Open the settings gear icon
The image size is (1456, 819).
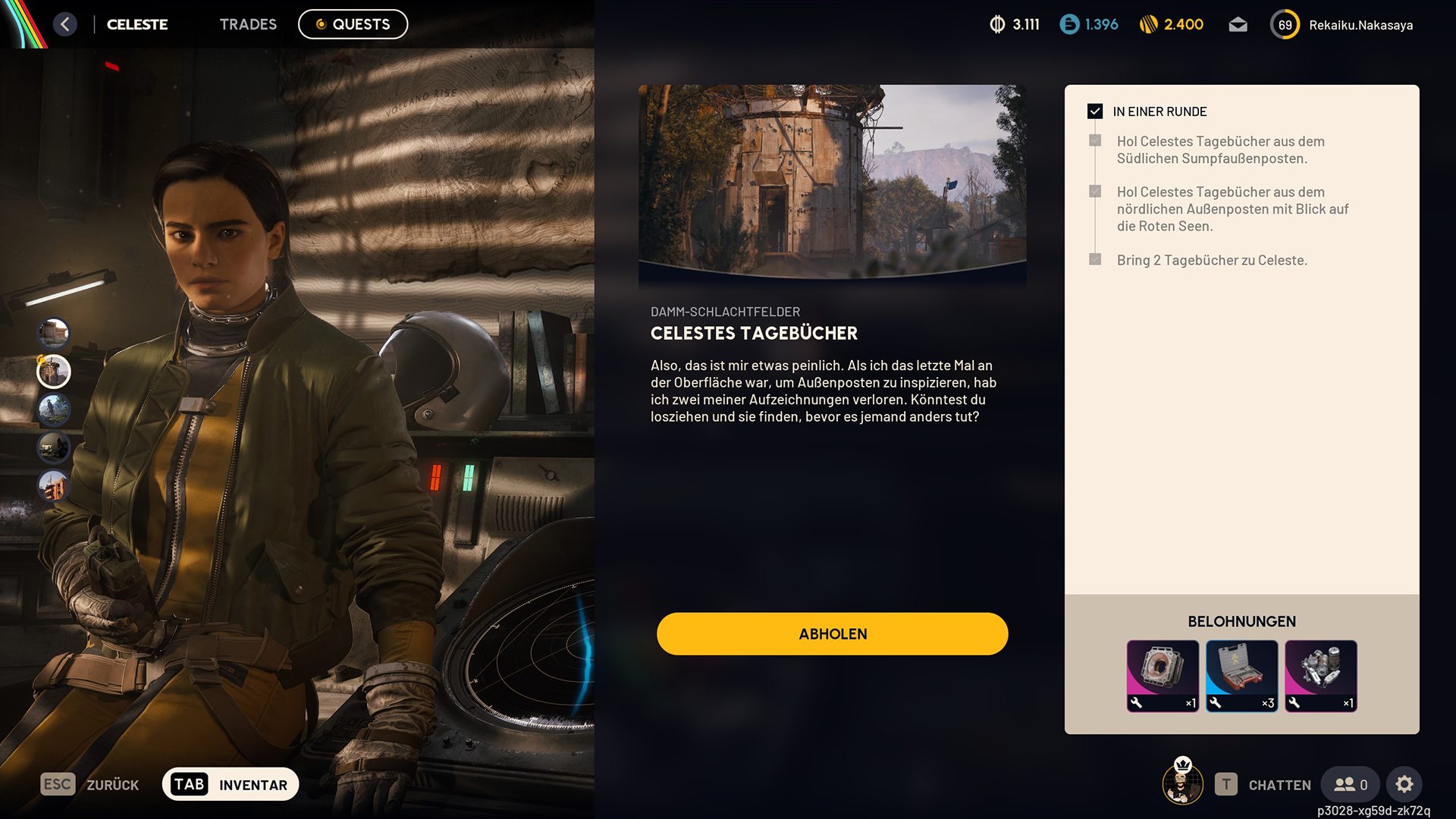pyautogui.click(x=1404, y=784)
